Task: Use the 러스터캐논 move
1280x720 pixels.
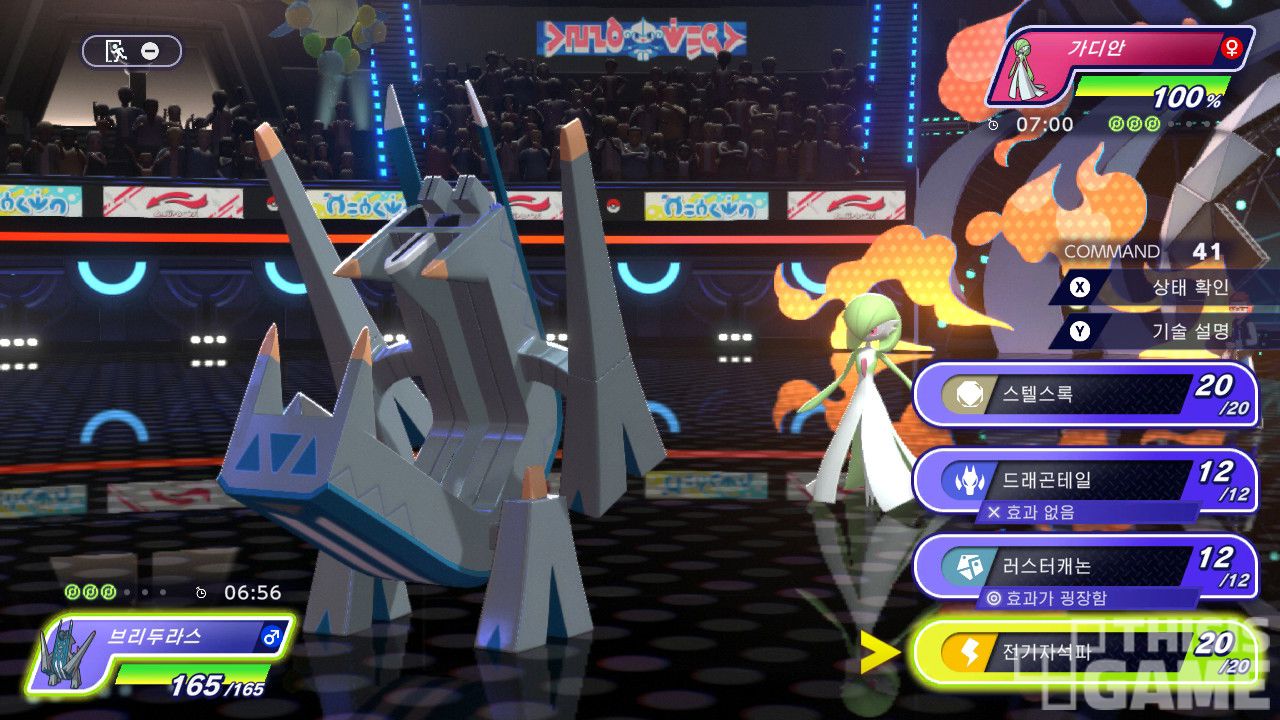Action: [x=1085, y=567]
